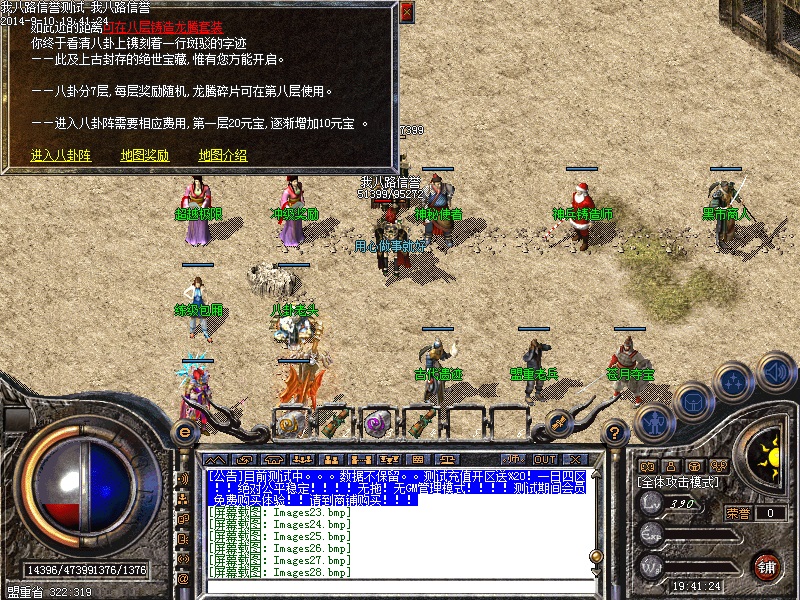Toggle the speaker sound button

click(776, 372)
